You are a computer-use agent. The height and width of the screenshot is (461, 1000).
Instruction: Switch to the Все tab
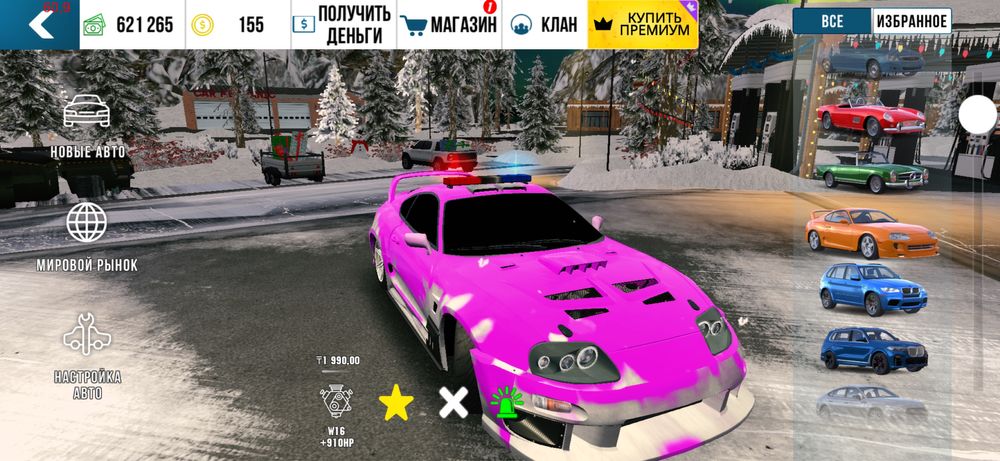click(830, 21)
